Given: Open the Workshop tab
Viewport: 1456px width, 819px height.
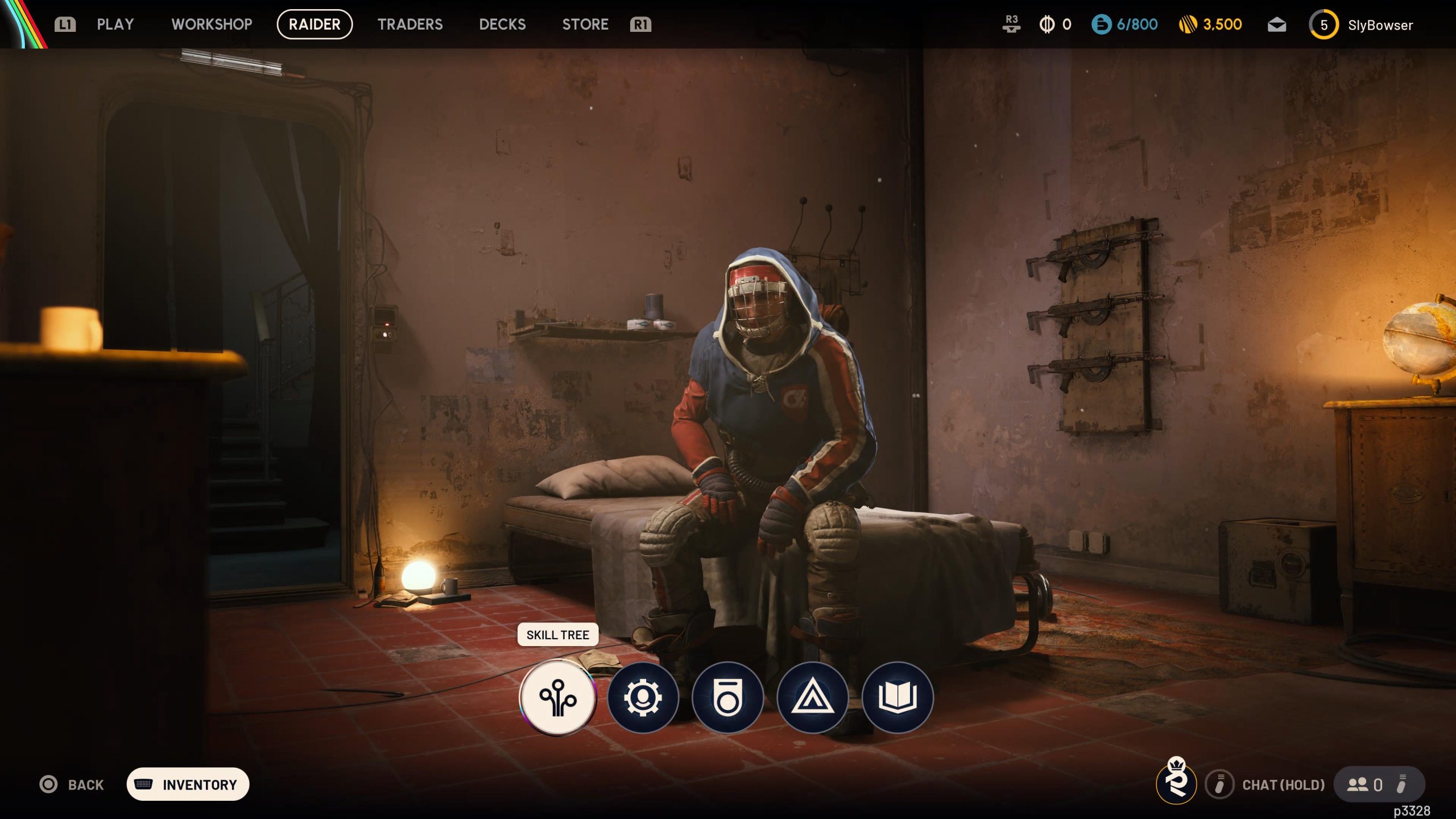Looking at the screenshot, I should tap(212, 24).
